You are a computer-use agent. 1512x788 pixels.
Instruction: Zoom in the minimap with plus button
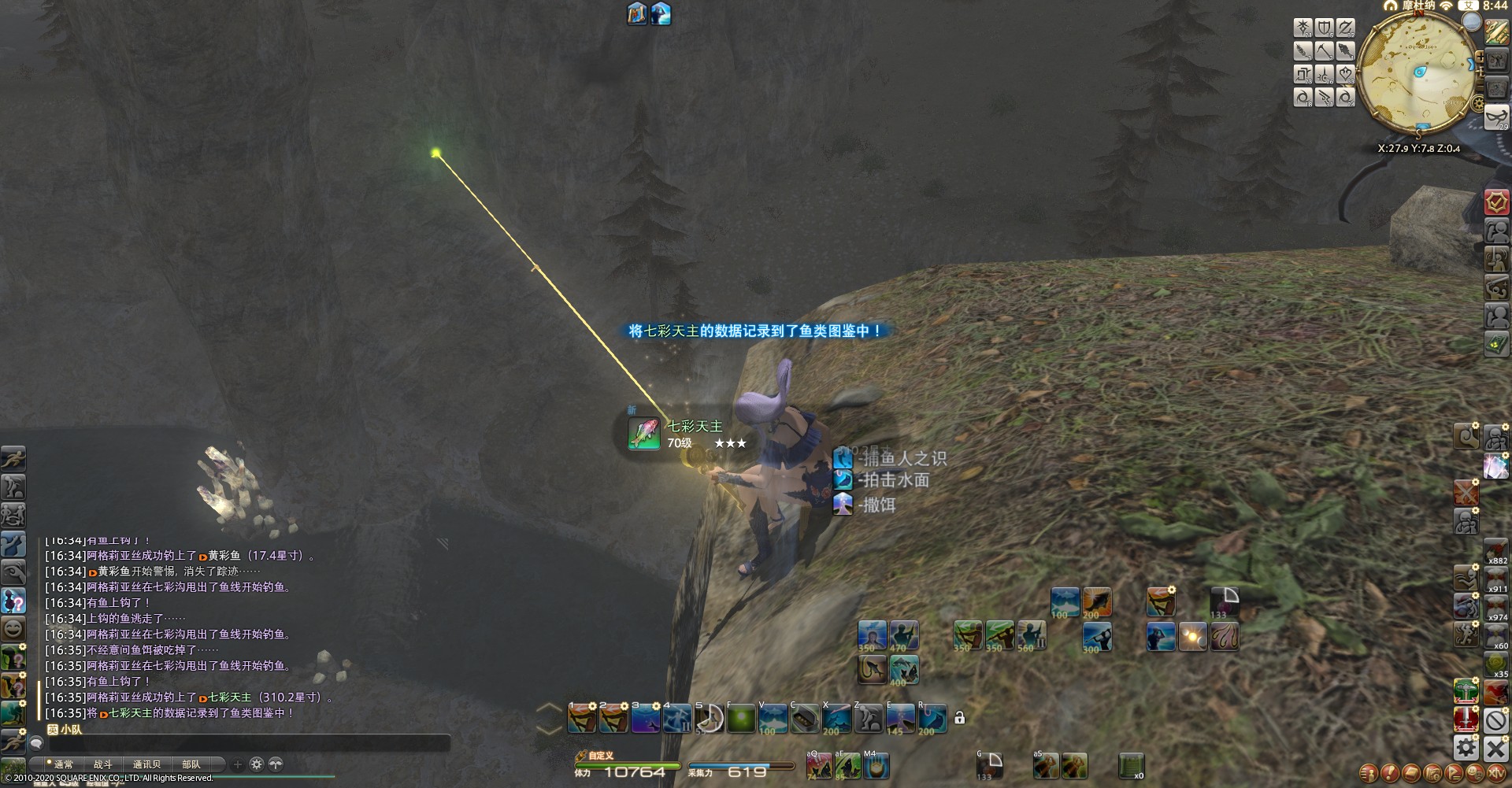[x=1480, y=57]
